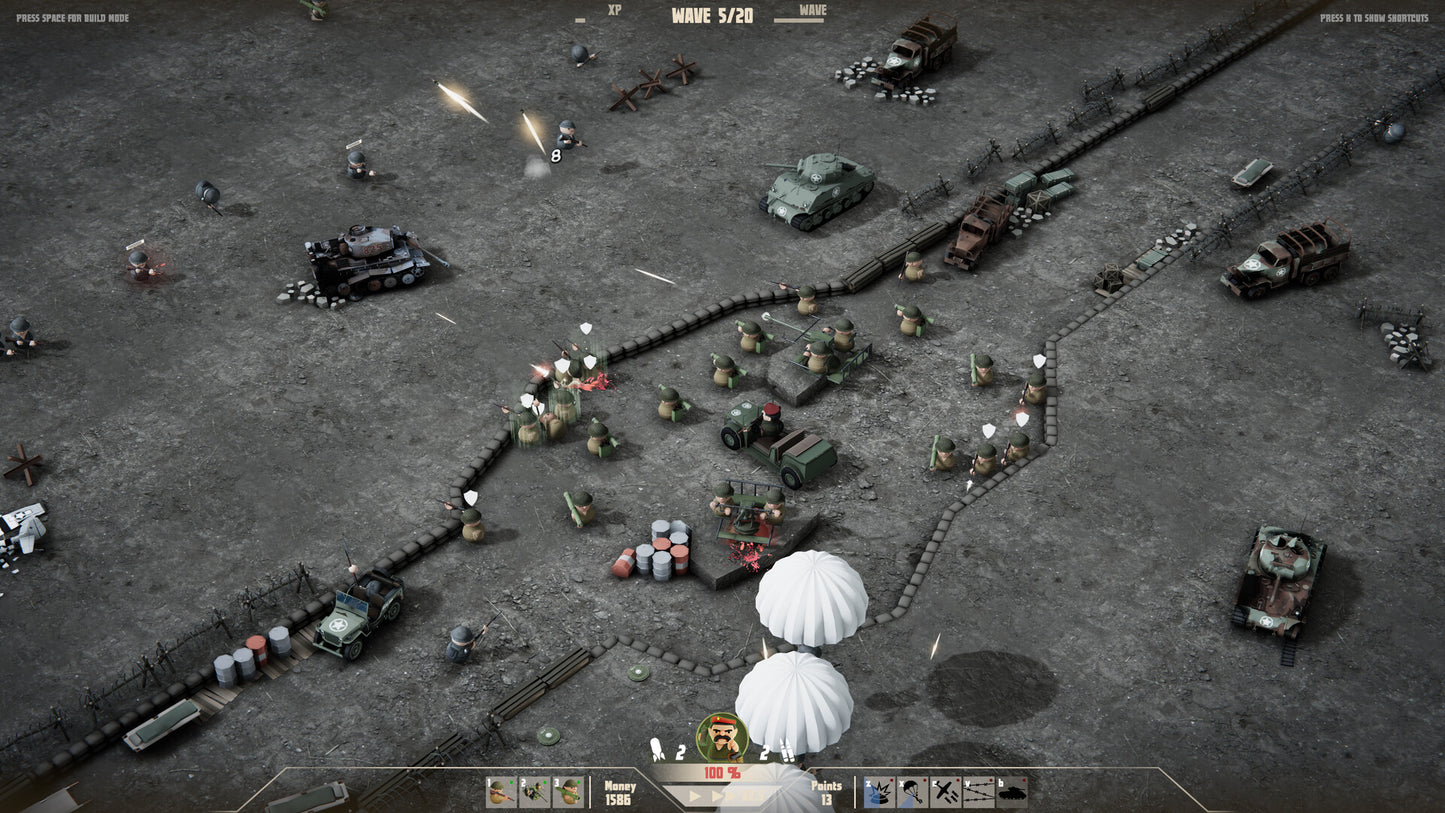1445x813 pixels.
Task: Choose the machine gunner unit slot
Action: (x=535, y=792)
